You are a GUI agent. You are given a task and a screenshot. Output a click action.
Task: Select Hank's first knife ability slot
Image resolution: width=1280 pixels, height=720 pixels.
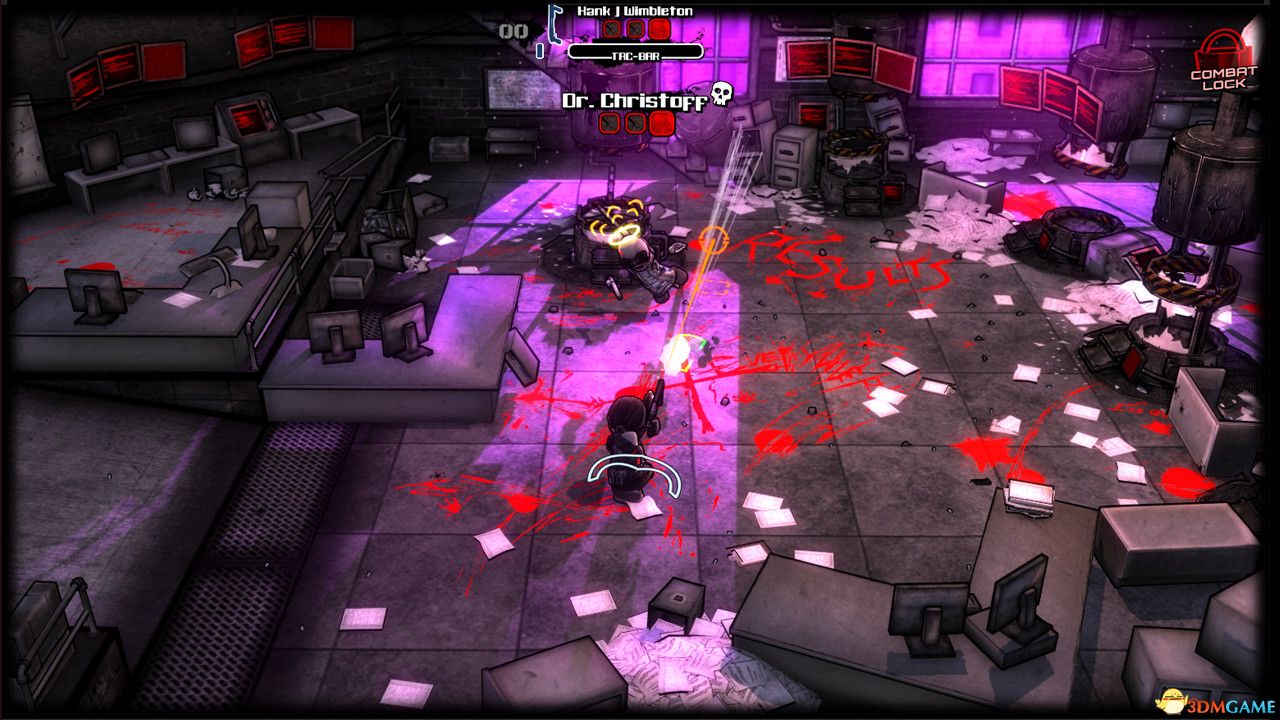coord(611,28)
